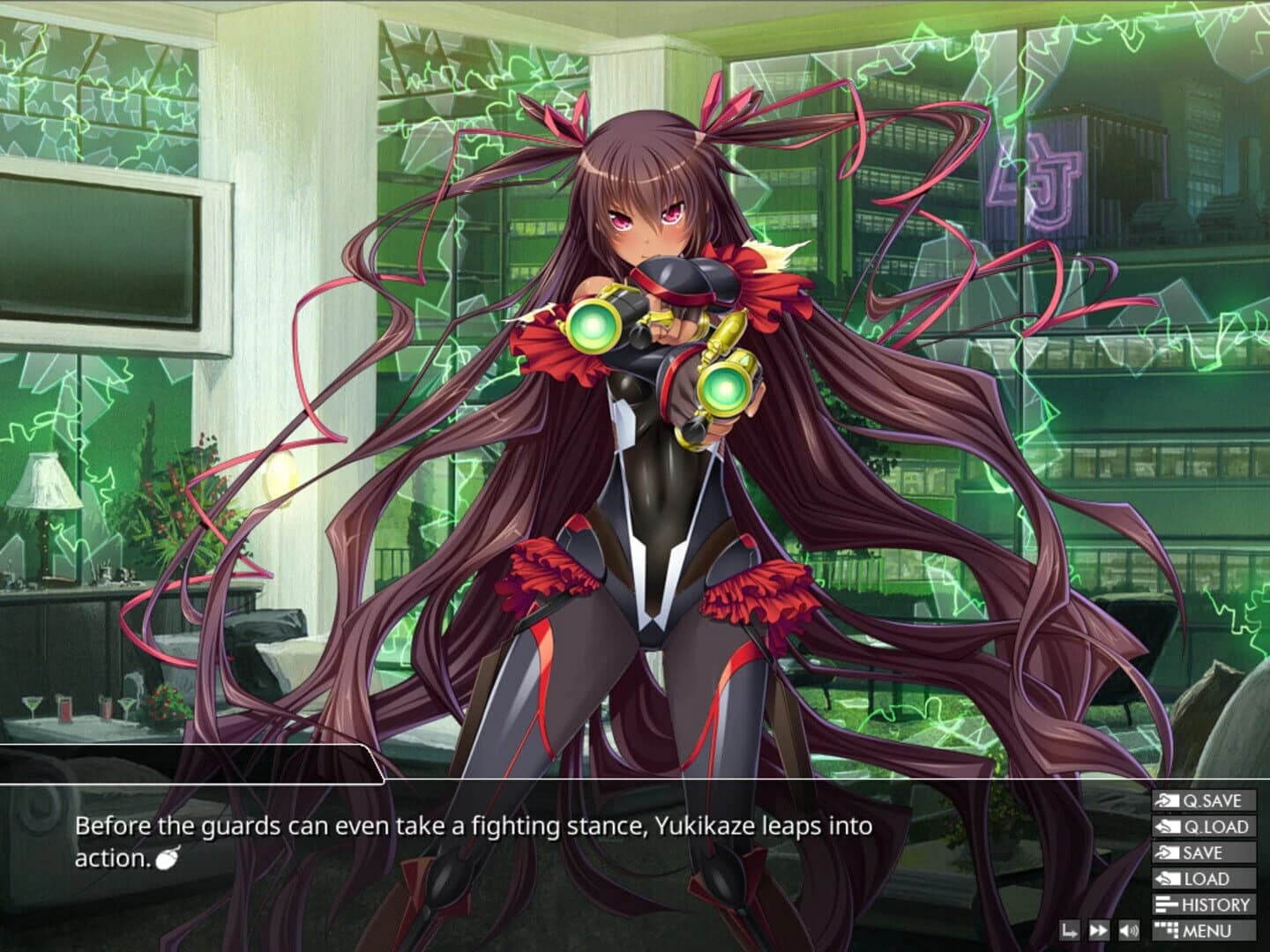Click the save-hand icon on the SAVE button

coord(1169,852)
